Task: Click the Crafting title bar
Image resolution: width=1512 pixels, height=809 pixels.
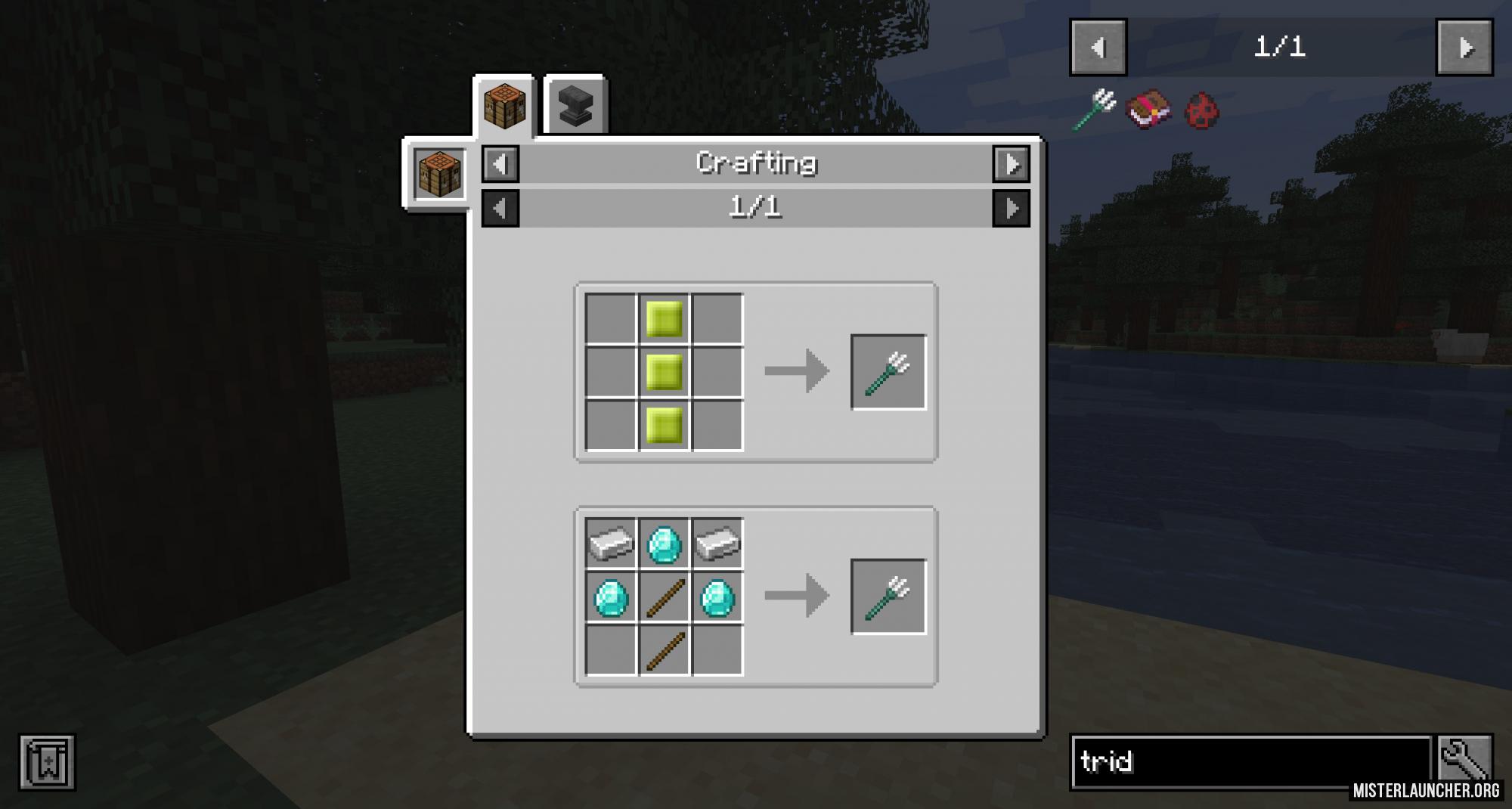Action: pyautogui.click(x=758, y=162)
